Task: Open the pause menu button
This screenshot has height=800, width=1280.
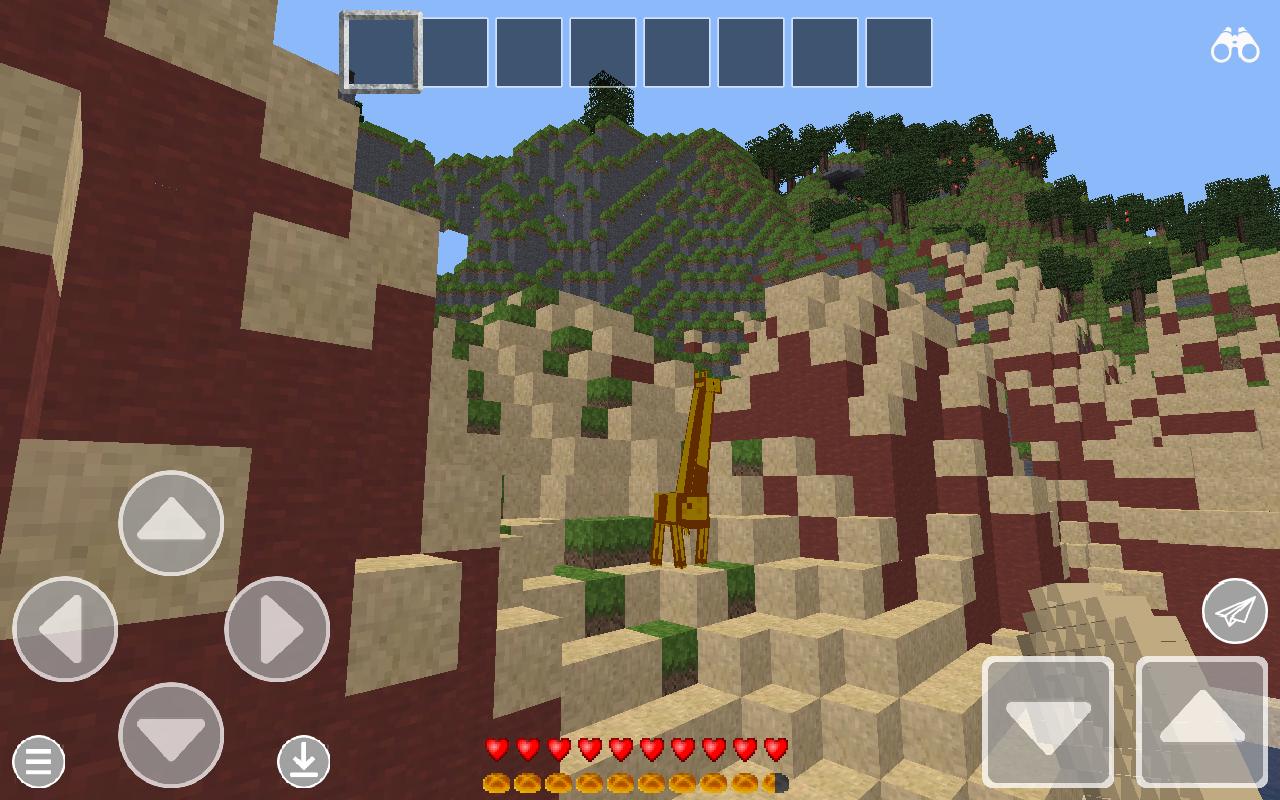Action: coord(37,762)
